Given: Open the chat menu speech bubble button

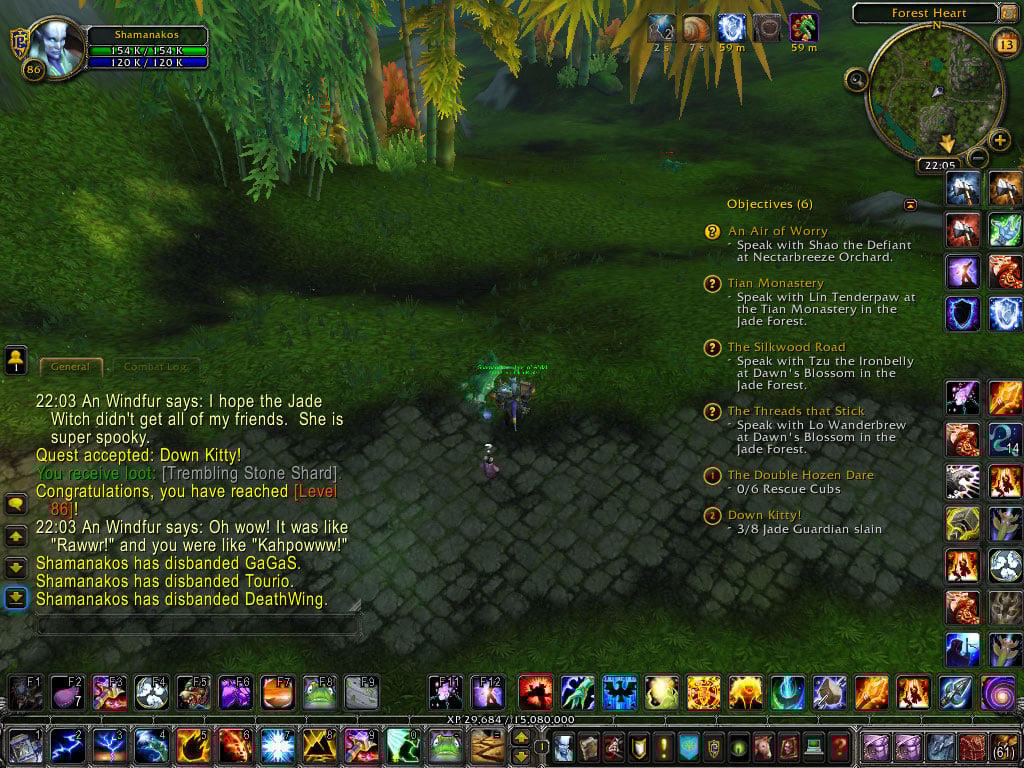Looking at the screenshot, I should pos(16,505).
